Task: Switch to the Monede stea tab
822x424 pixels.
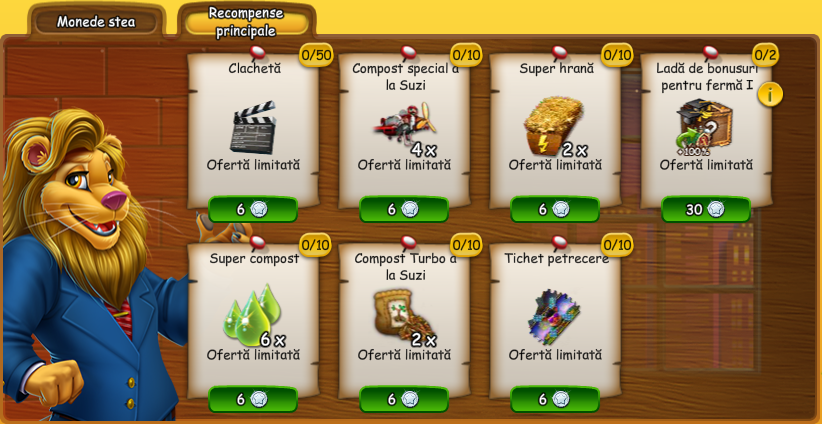Action: 96,21
